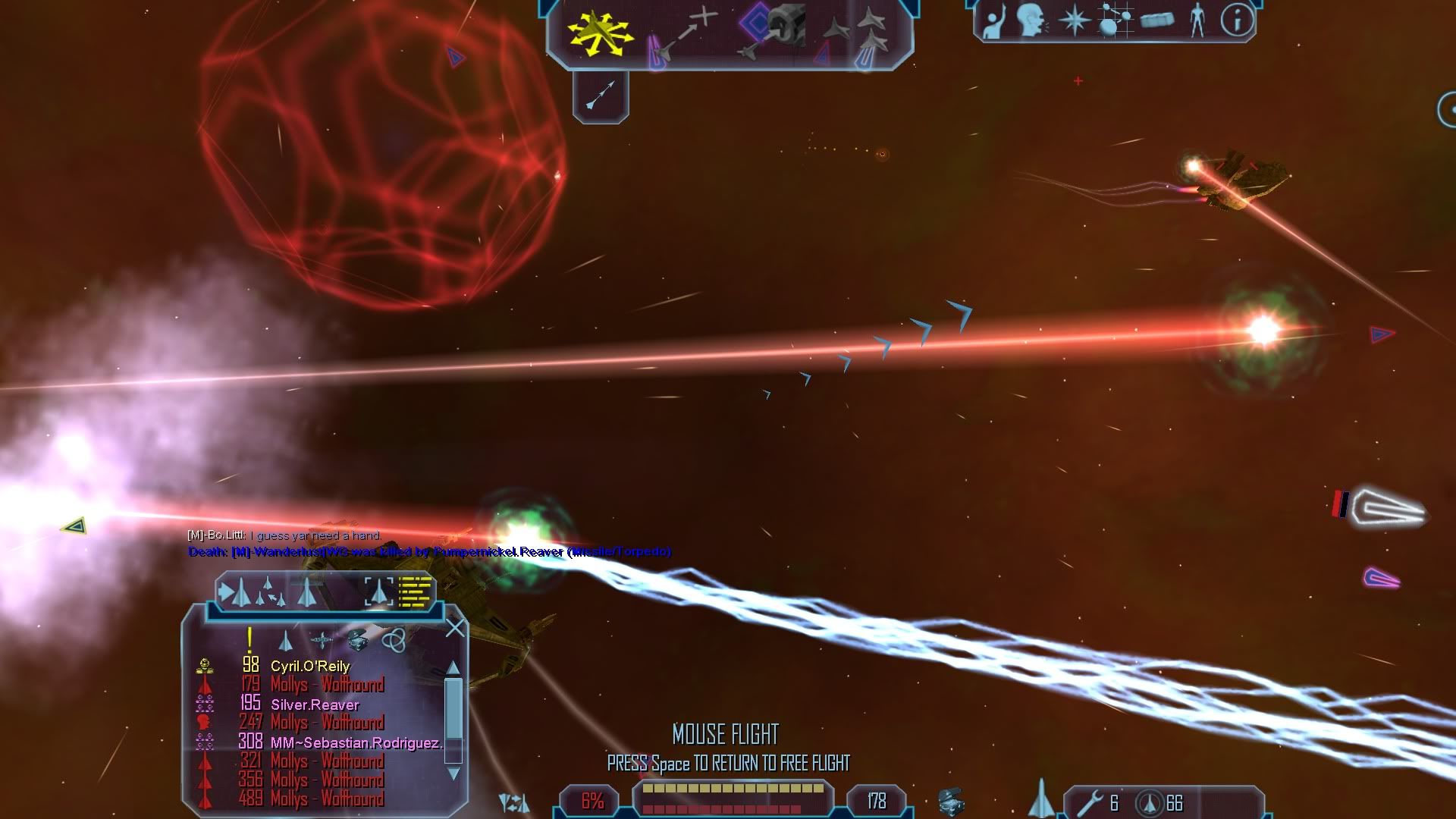The width and height of the screenshot is (1456, 819).
Task: Select Silver.Reaver from the contact list
Action: tap(315, 704)
